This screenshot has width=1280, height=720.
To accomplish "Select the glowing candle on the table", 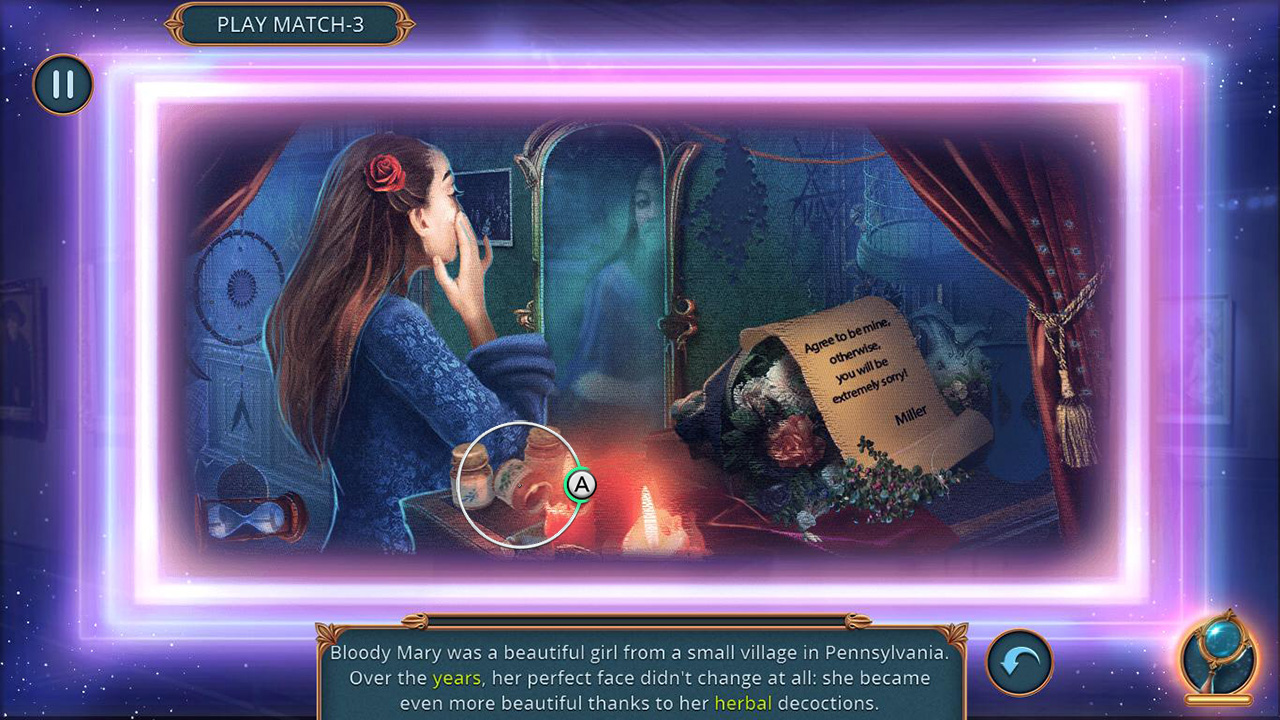I will (x=650, y=510).
